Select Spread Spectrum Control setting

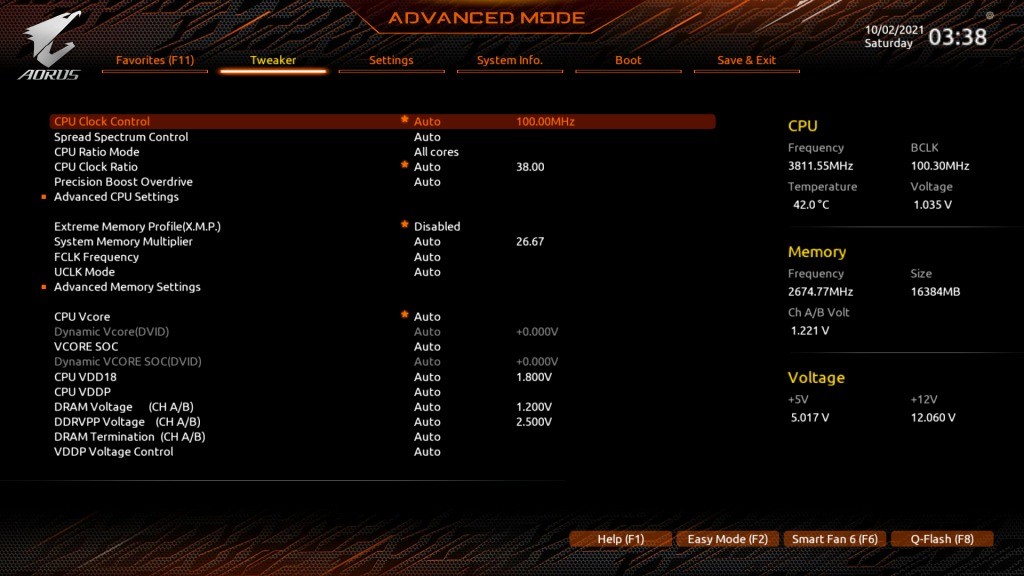click(121, 137)
